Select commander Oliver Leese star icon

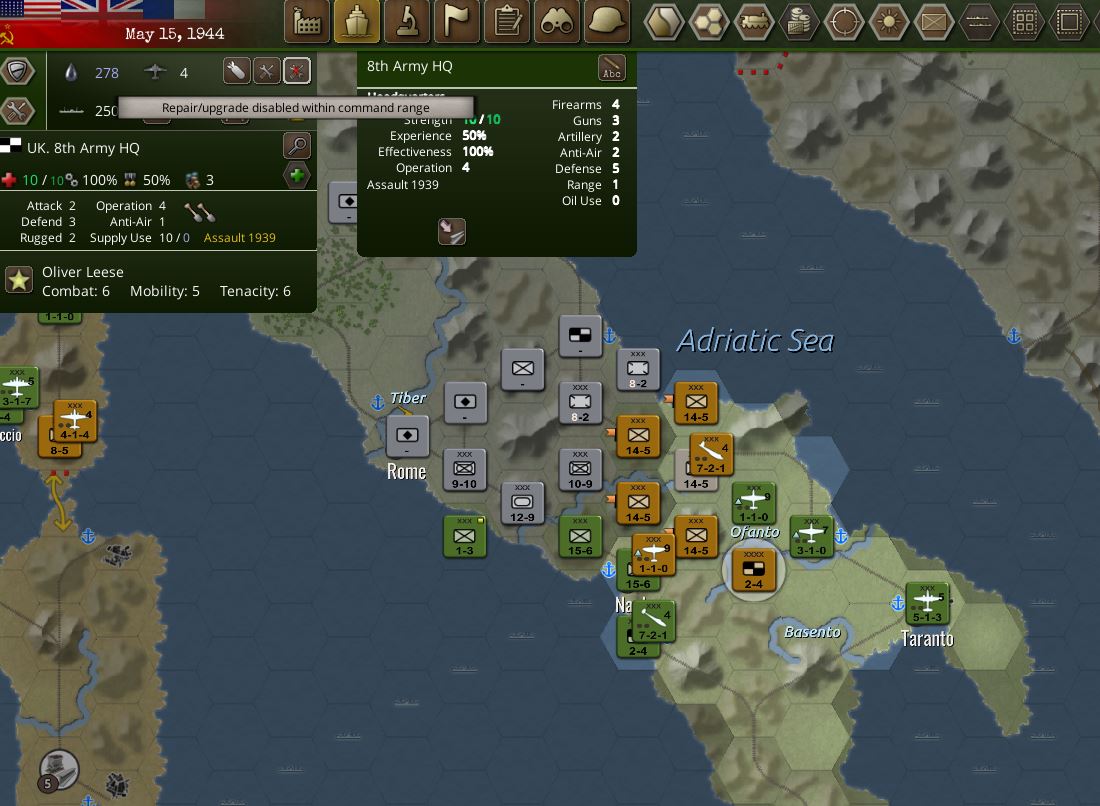19,280
